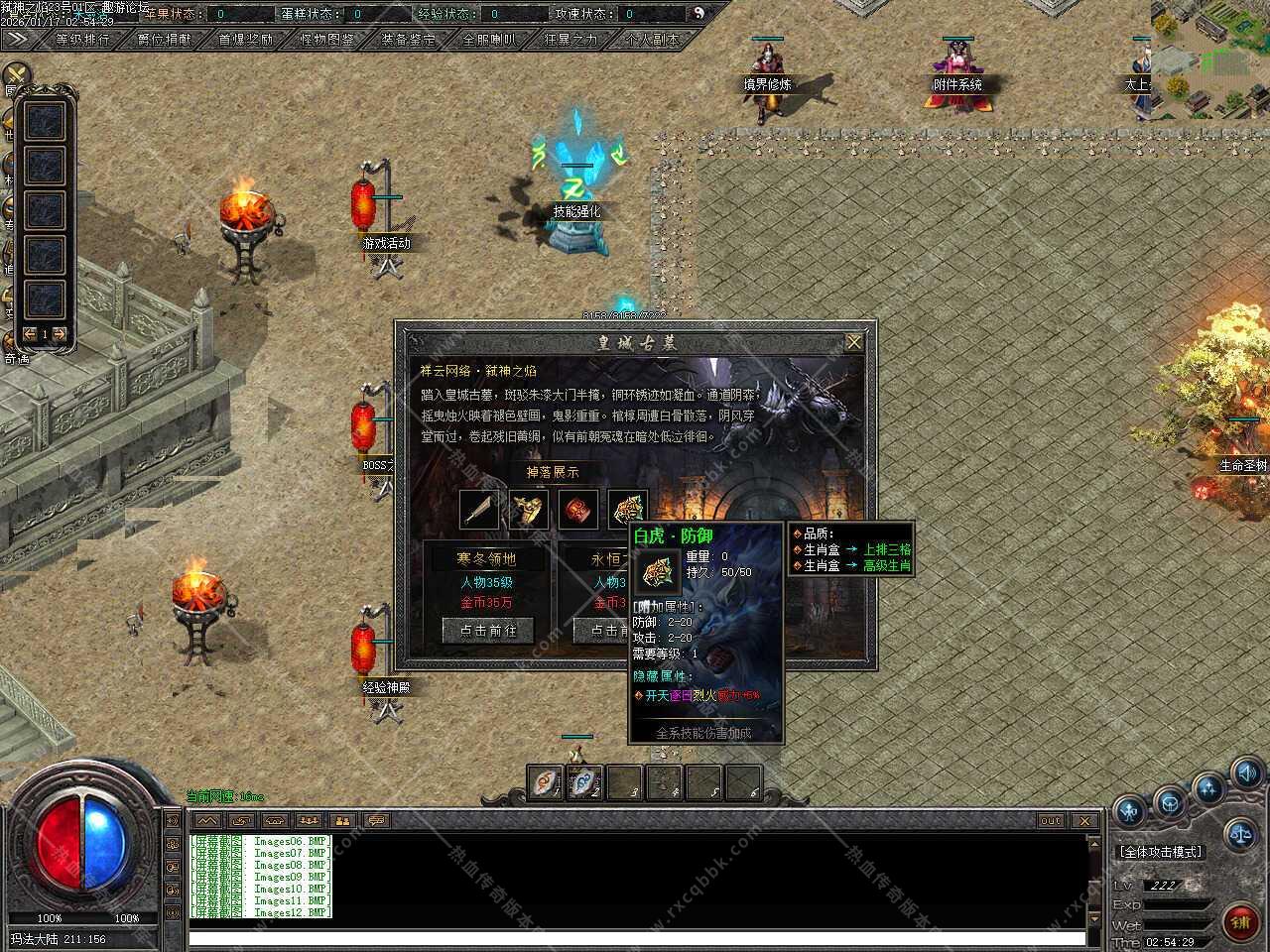Use the red scroll in hotbar slot 1
The image size is (1270, 952).
tap(545, 781)
